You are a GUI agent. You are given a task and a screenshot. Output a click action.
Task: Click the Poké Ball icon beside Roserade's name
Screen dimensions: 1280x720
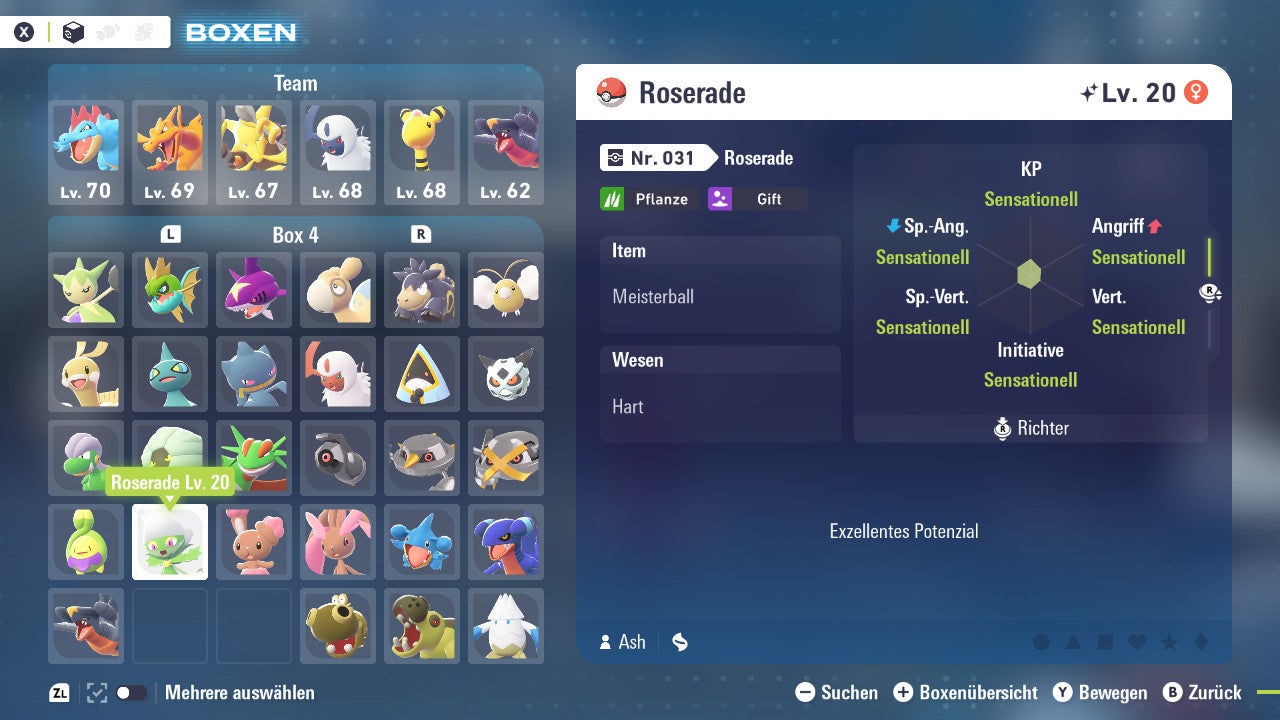(611, 92)
